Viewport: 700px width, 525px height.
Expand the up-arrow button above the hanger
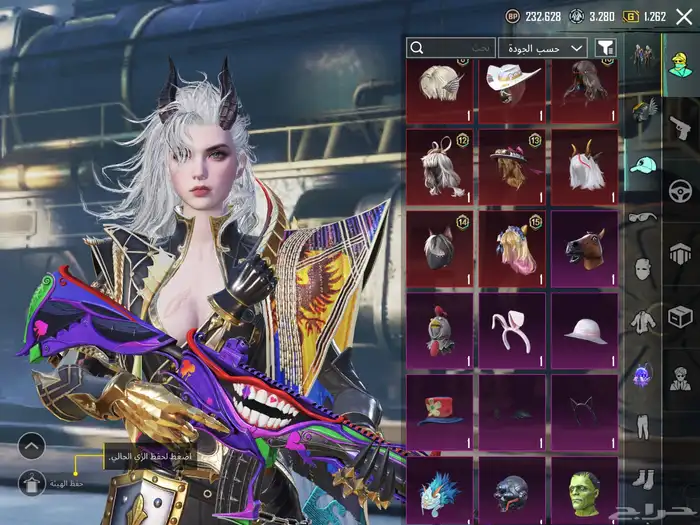coord(32,446)
